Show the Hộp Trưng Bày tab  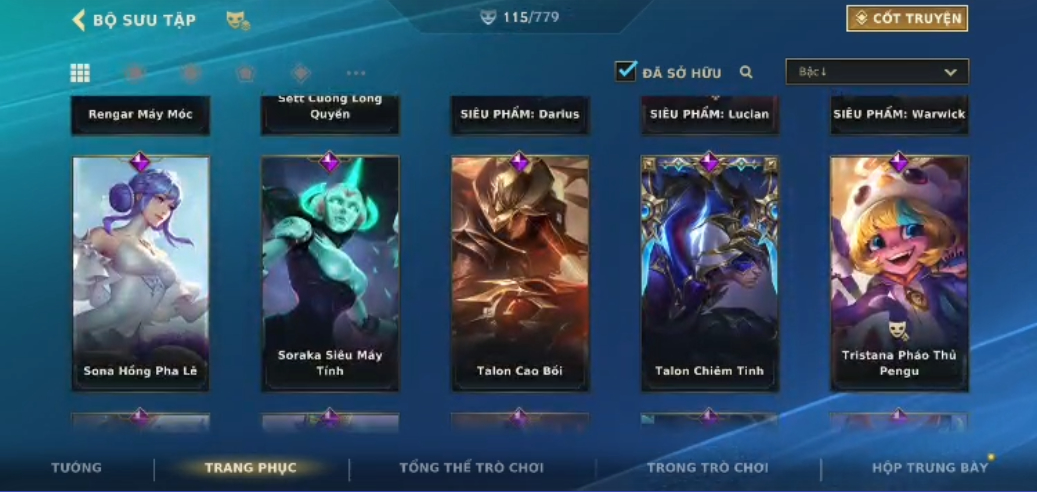click(929, 468)
